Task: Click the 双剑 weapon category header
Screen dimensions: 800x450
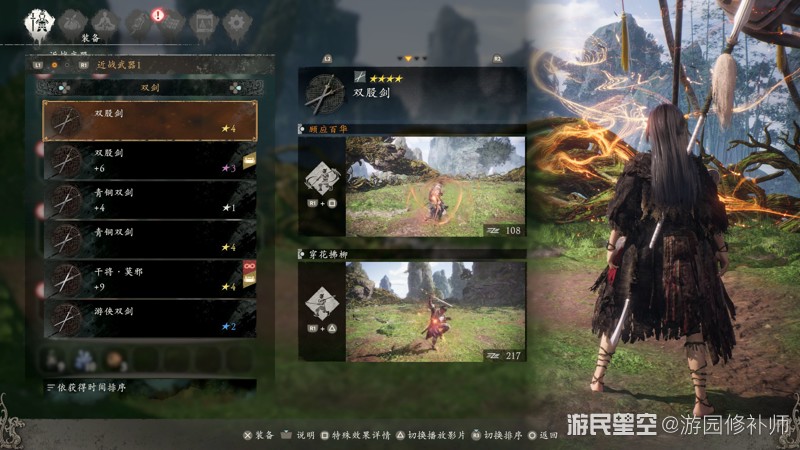Action: (x=150, y=87)
